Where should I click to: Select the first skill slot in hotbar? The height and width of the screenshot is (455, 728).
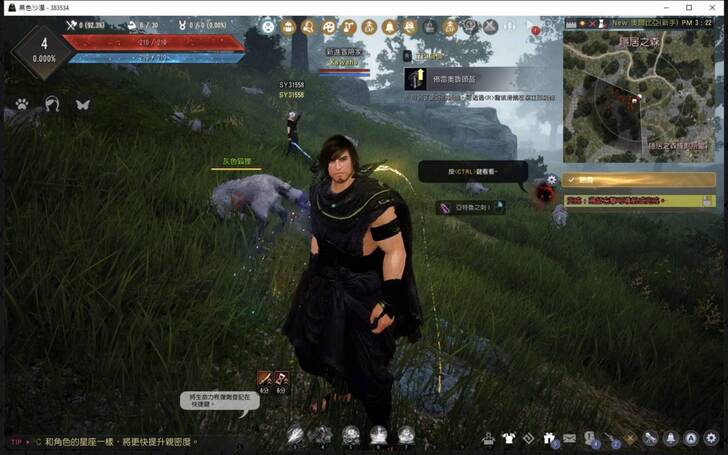click(x=296, y=435)
